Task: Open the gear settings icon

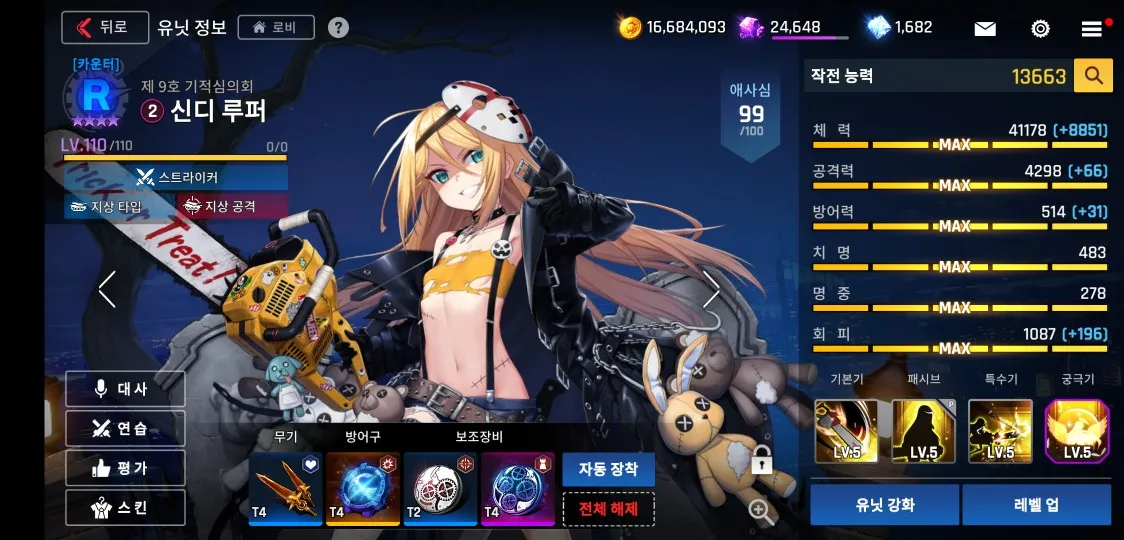Action: [x=1040, y=28]
